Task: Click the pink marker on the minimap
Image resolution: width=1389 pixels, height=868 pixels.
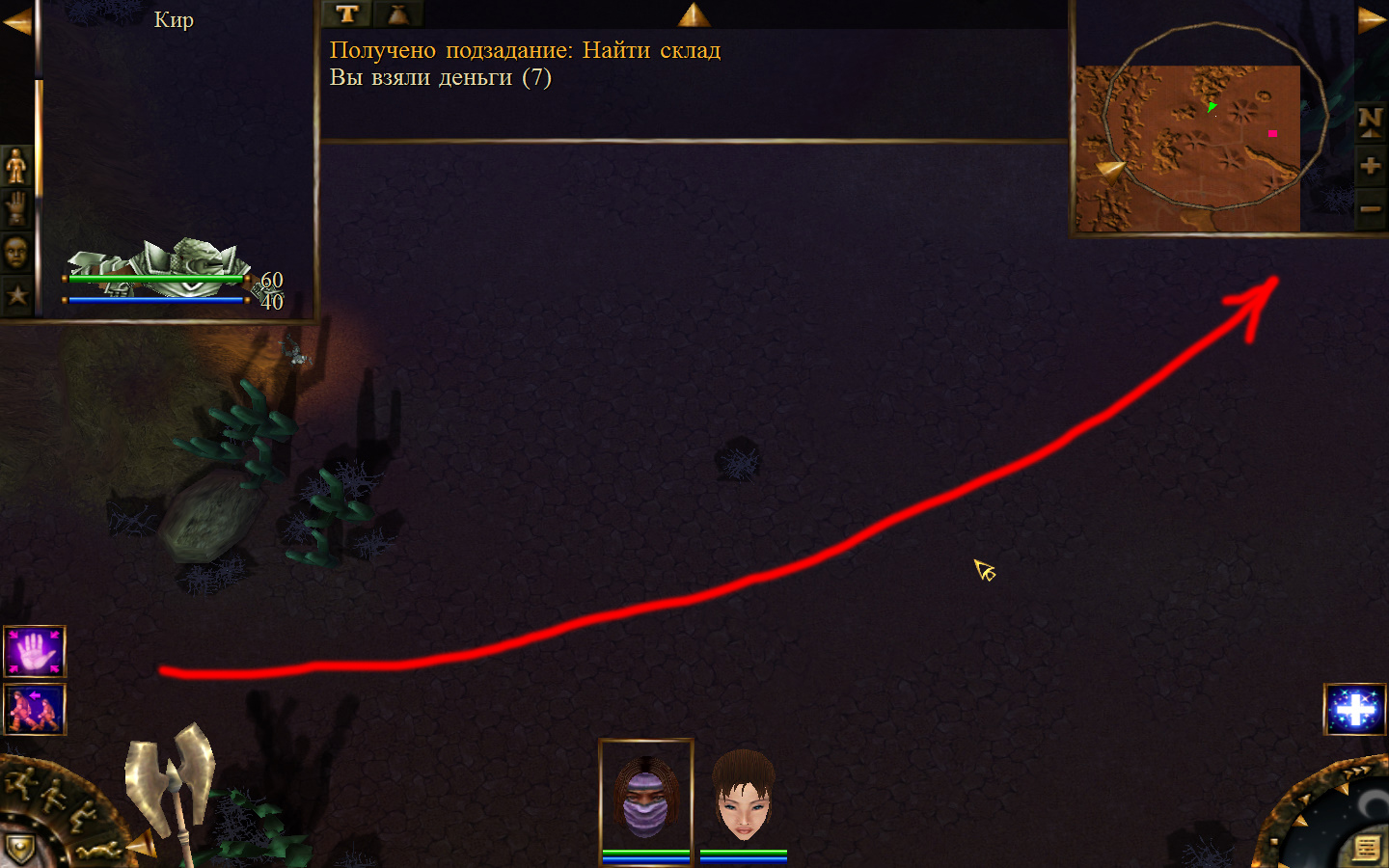Action: [1272, 133]
